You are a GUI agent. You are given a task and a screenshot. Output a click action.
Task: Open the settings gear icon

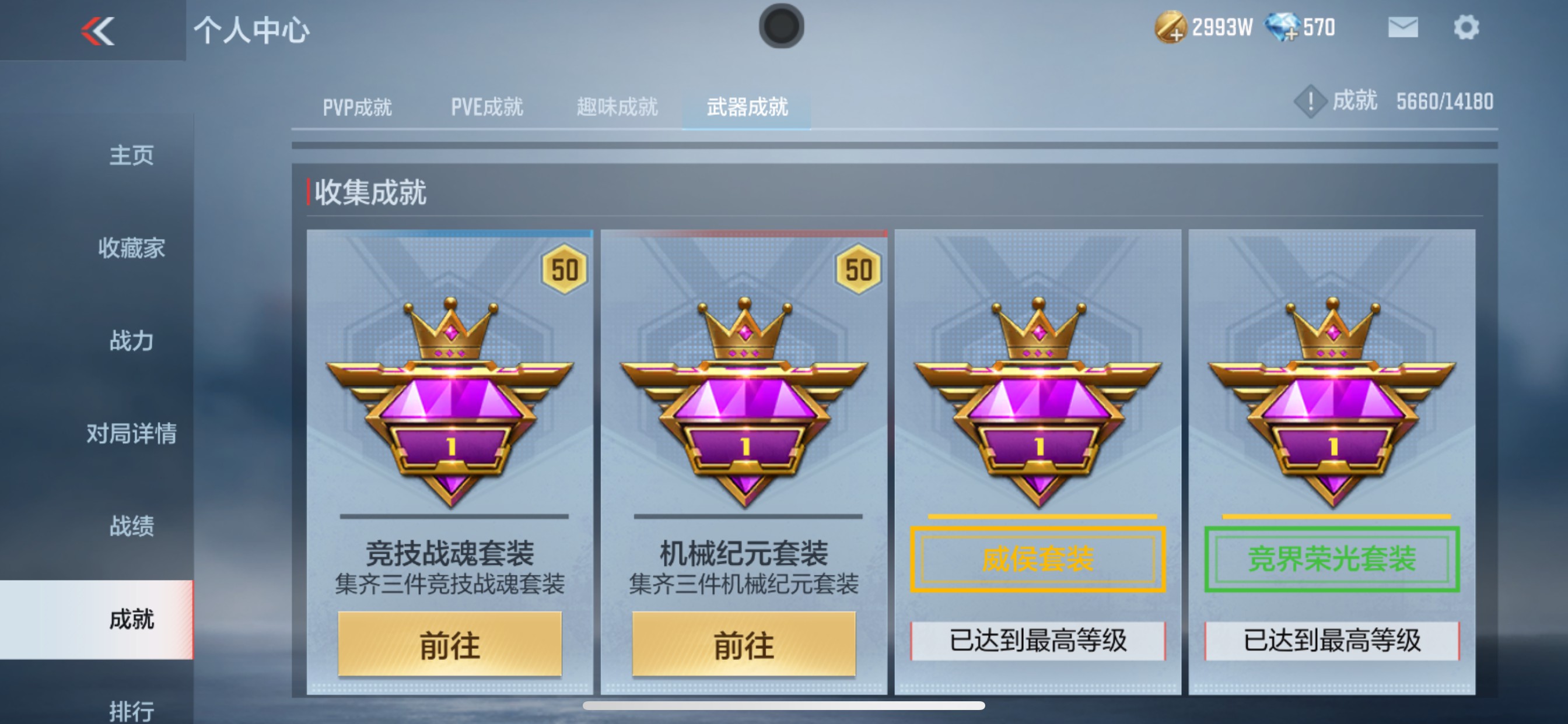[x=1469, y=26]
